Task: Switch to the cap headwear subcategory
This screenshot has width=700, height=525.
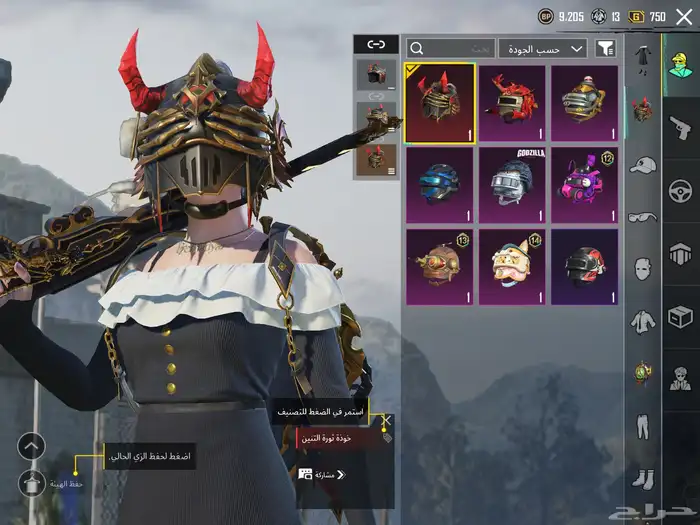Action: click(x=642, y=164)
